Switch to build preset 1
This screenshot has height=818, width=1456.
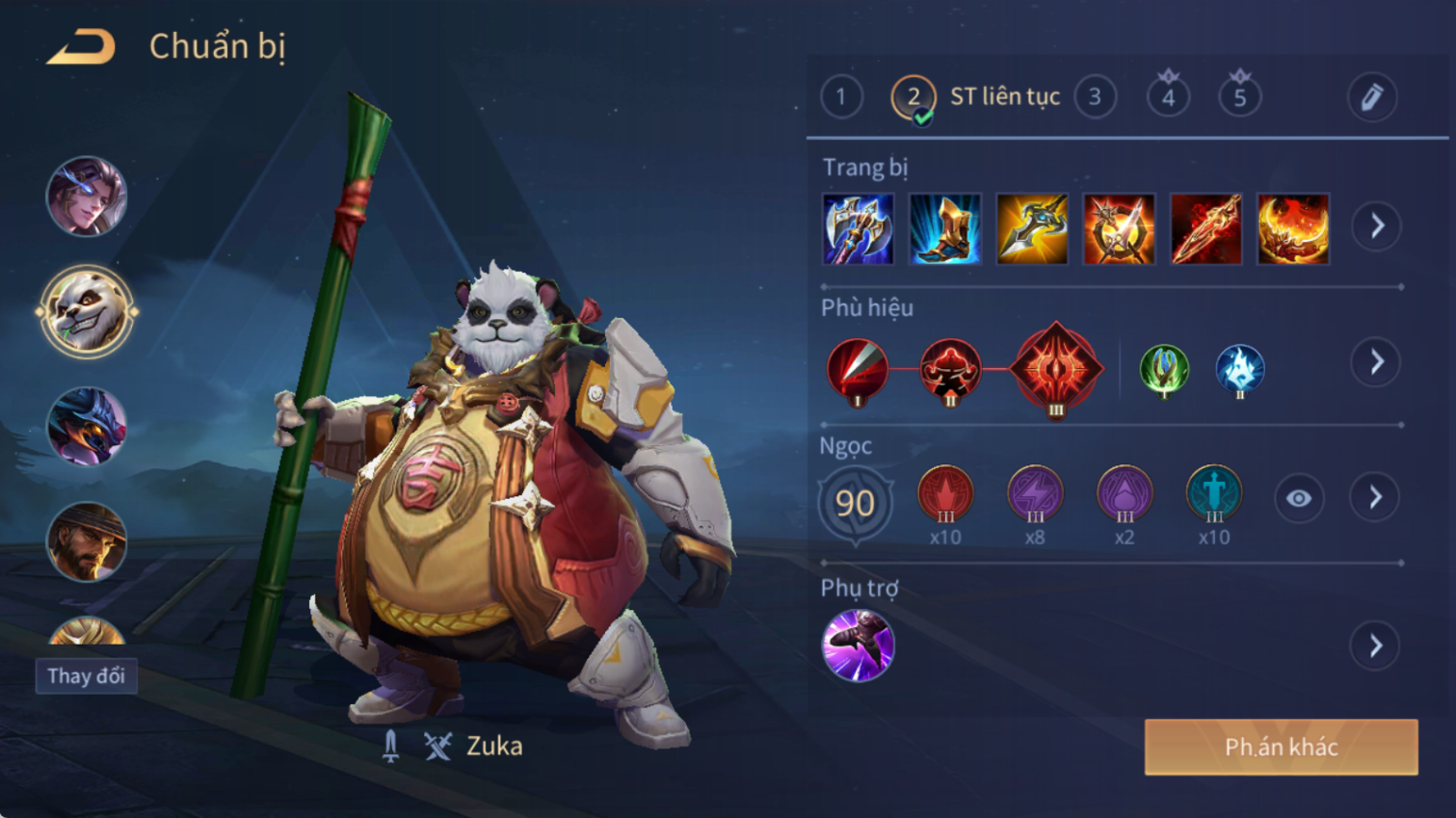click(841, 96)
